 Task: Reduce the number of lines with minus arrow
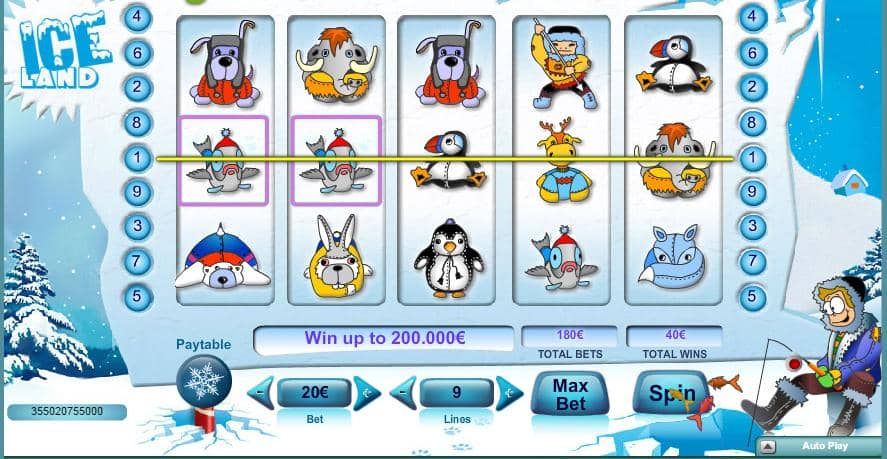coord(404,393)
